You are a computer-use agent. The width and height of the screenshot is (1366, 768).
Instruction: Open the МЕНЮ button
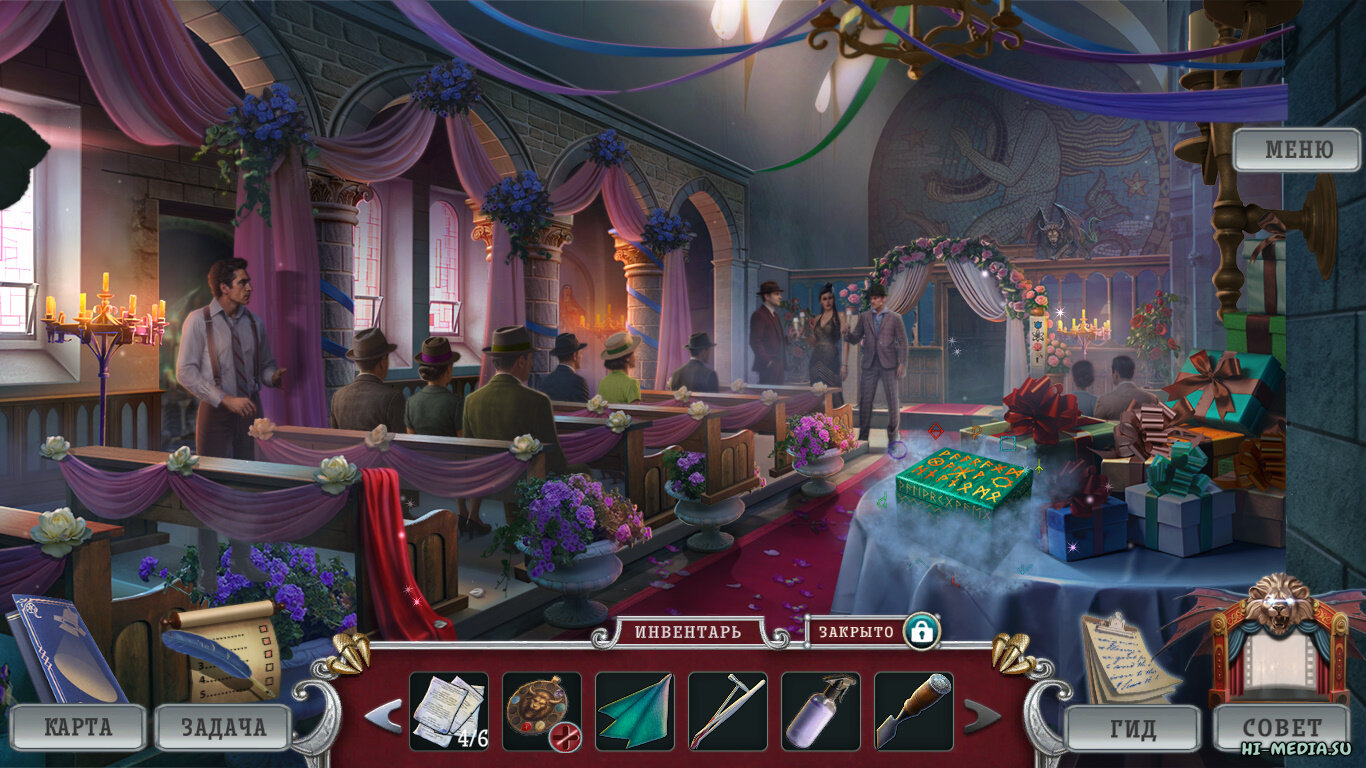(1297, 150)
